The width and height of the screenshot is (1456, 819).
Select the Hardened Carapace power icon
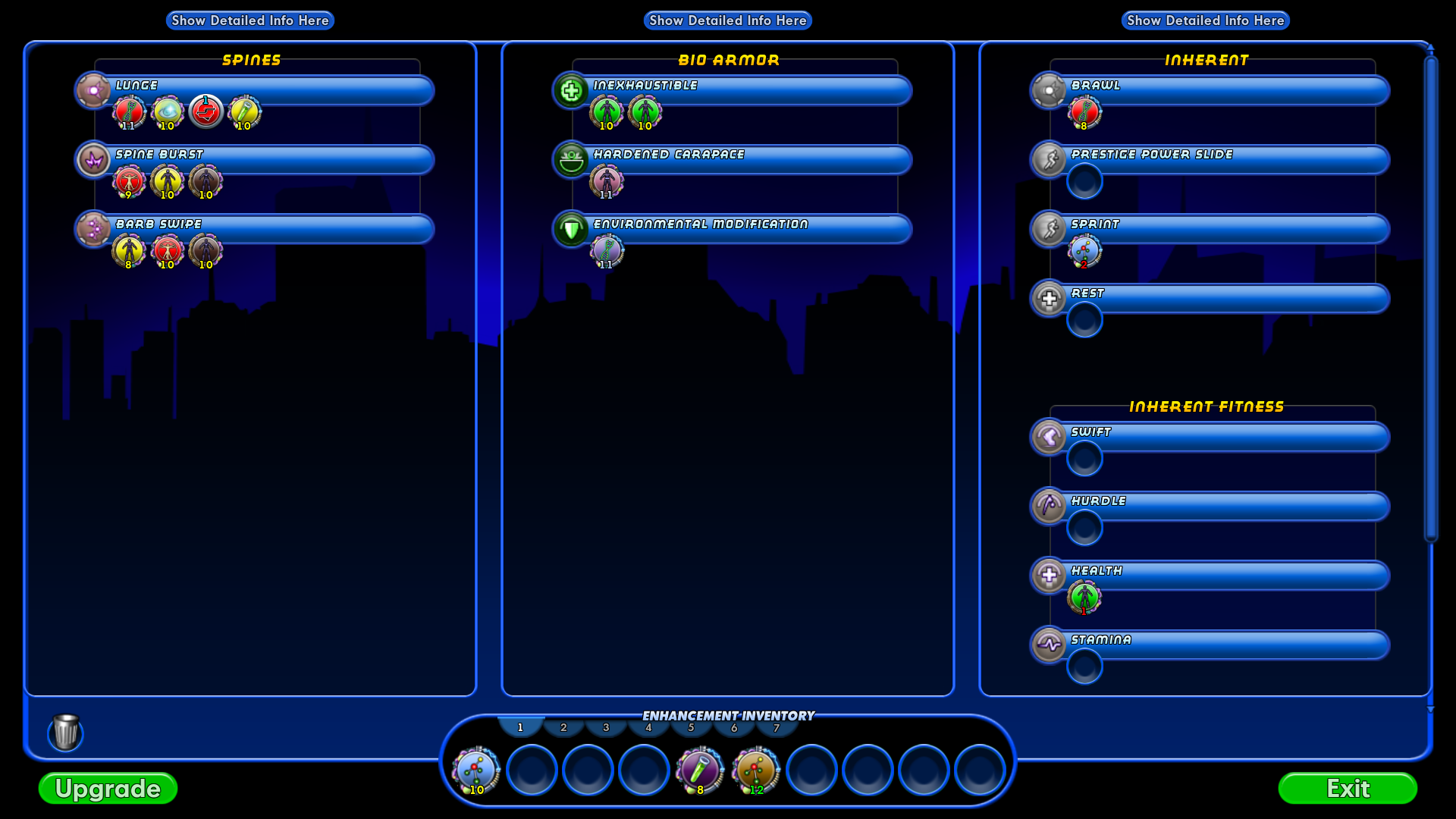tap(571, 160)
